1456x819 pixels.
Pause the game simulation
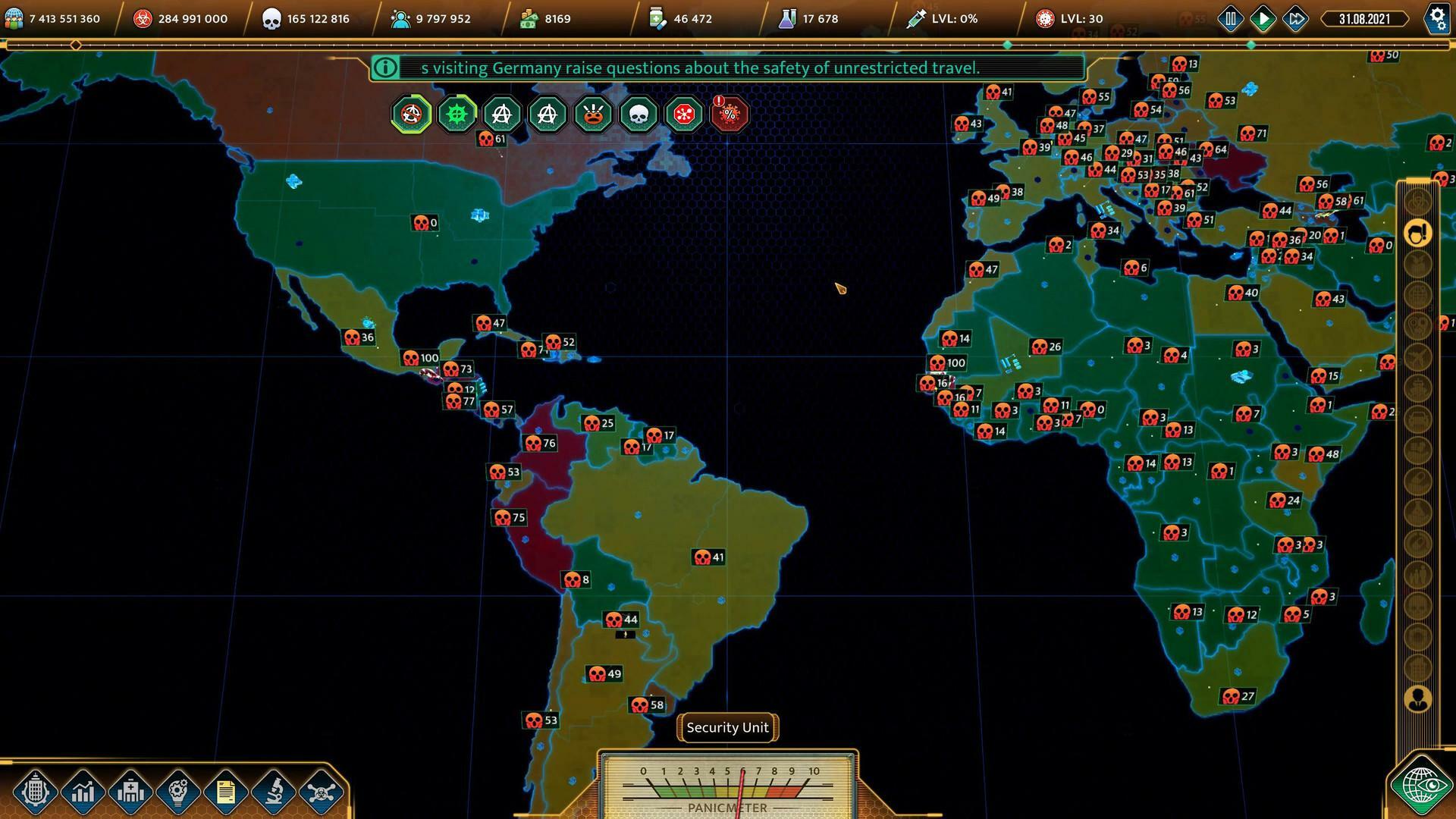(1231, 18)
